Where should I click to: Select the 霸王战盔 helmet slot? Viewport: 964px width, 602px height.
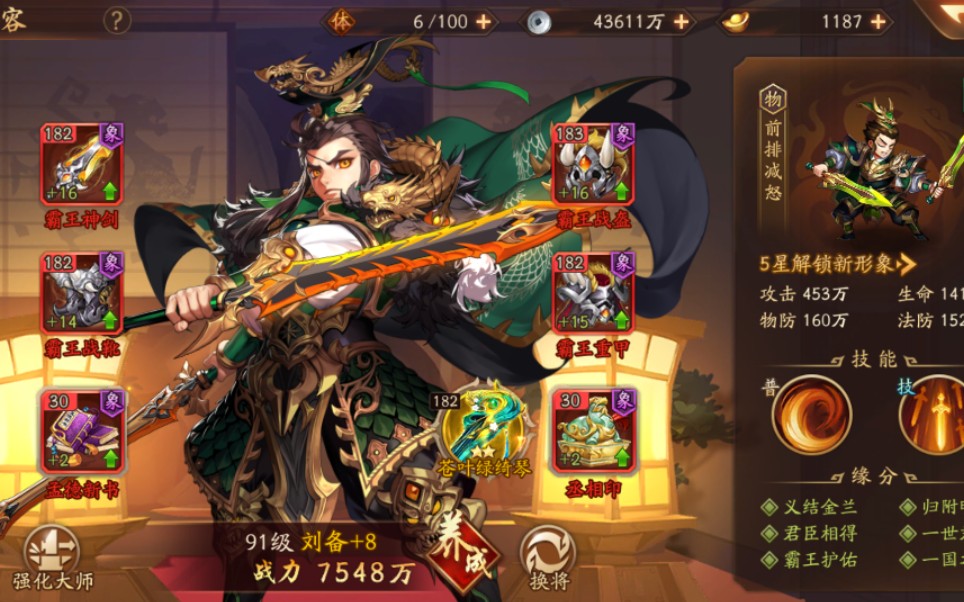593,164
